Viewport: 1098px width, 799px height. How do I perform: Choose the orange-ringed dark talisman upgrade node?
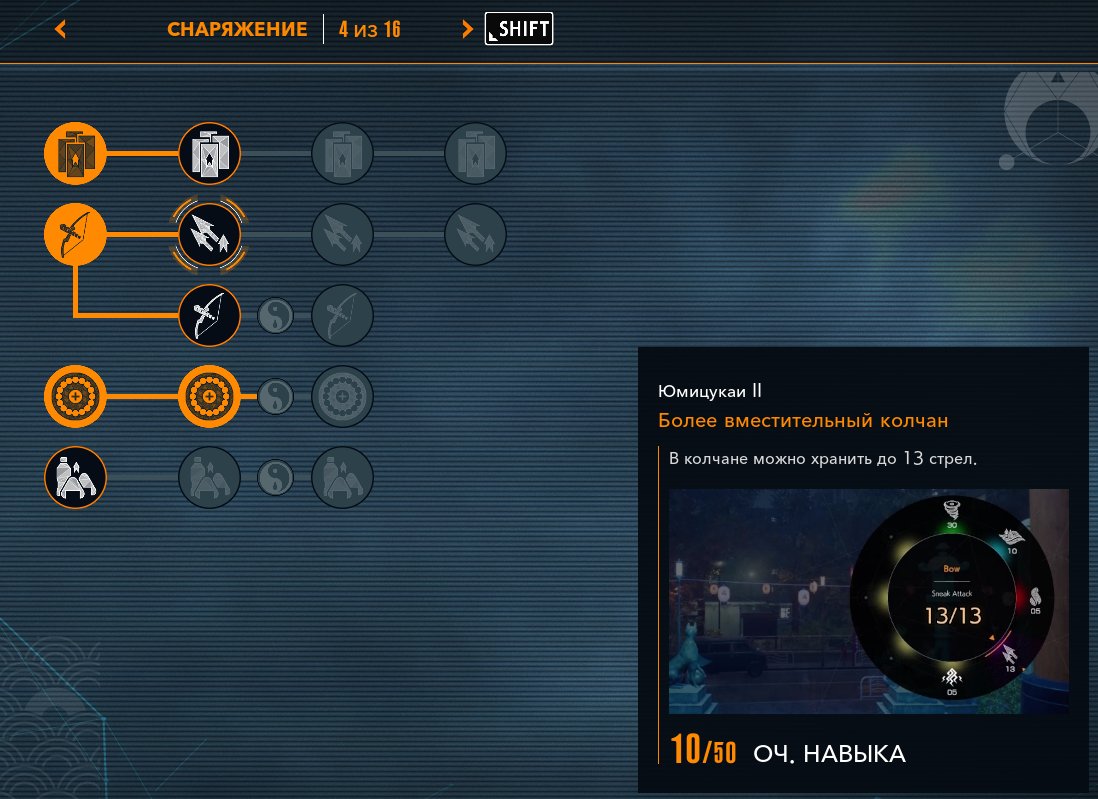pyautogui.click(x=210, y=154)
